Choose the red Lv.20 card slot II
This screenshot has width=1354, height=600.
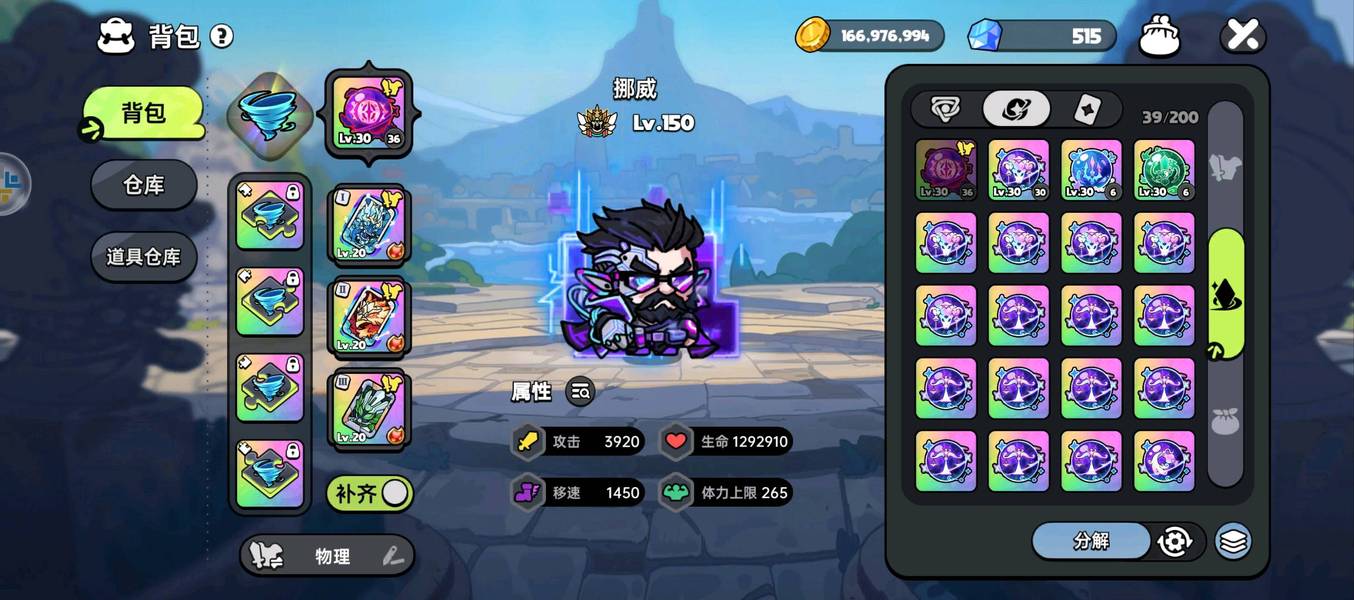[368, 316]
